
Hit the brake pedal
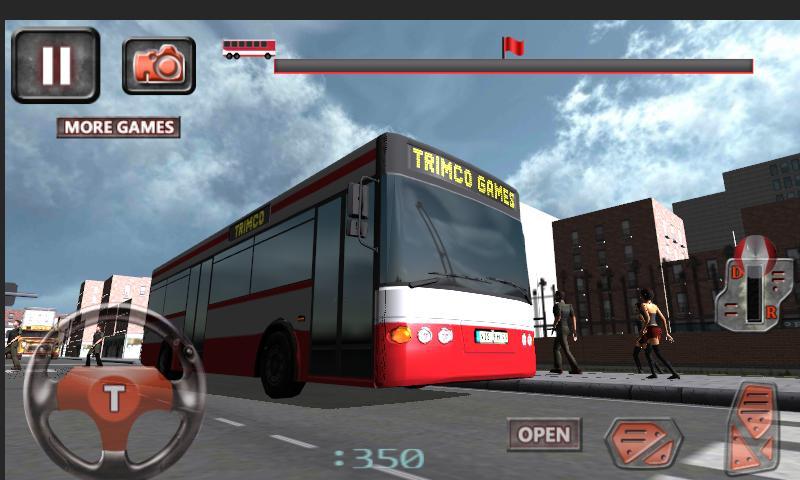click(643, 442)
